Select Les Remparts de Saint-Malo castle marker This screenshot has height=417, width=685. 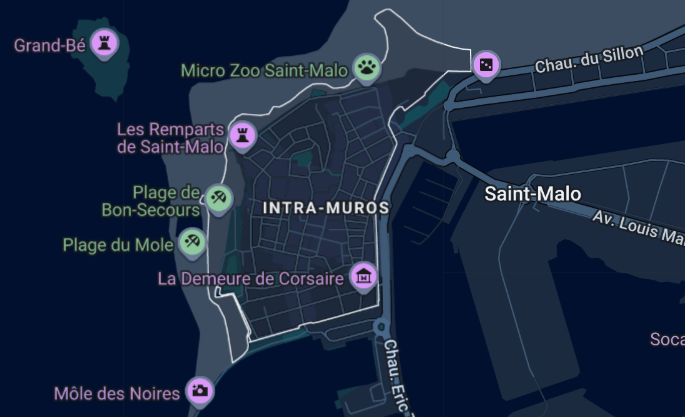coord(242,134)
